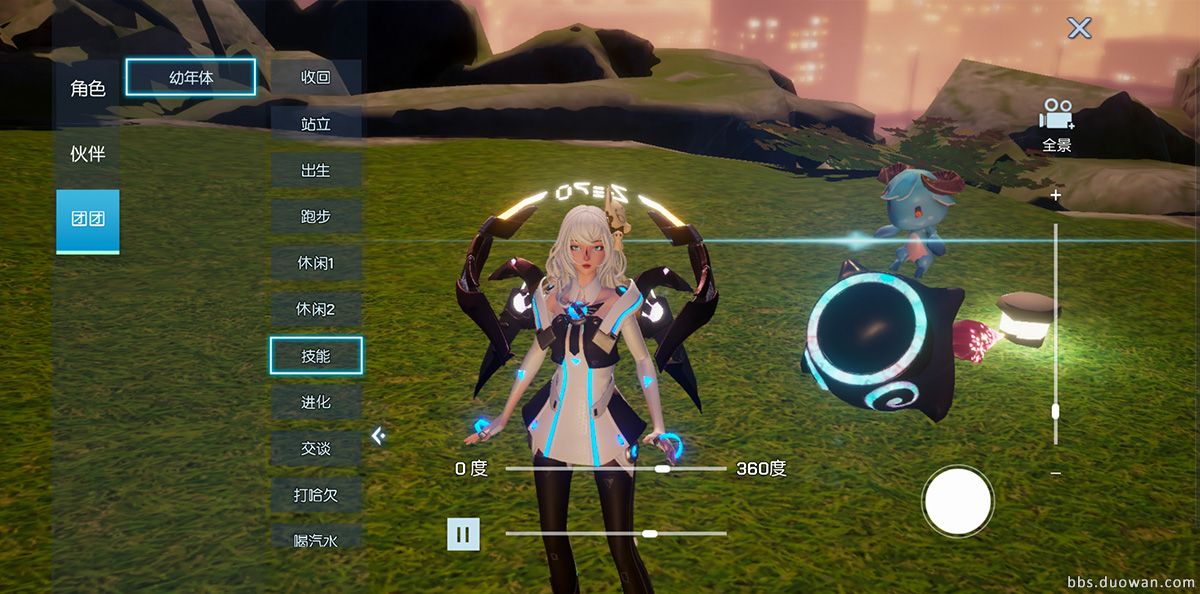Pick the 休闲2 animation
The height and width of the screenshot is (594, 1200).
(x=316, y=309)
